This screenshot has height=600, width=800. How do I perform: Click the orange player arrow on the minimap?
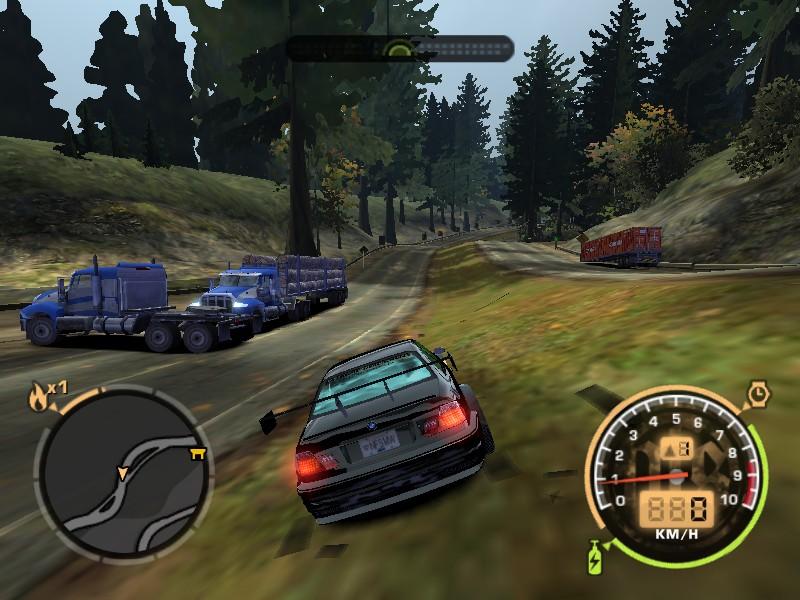(123, 470)
